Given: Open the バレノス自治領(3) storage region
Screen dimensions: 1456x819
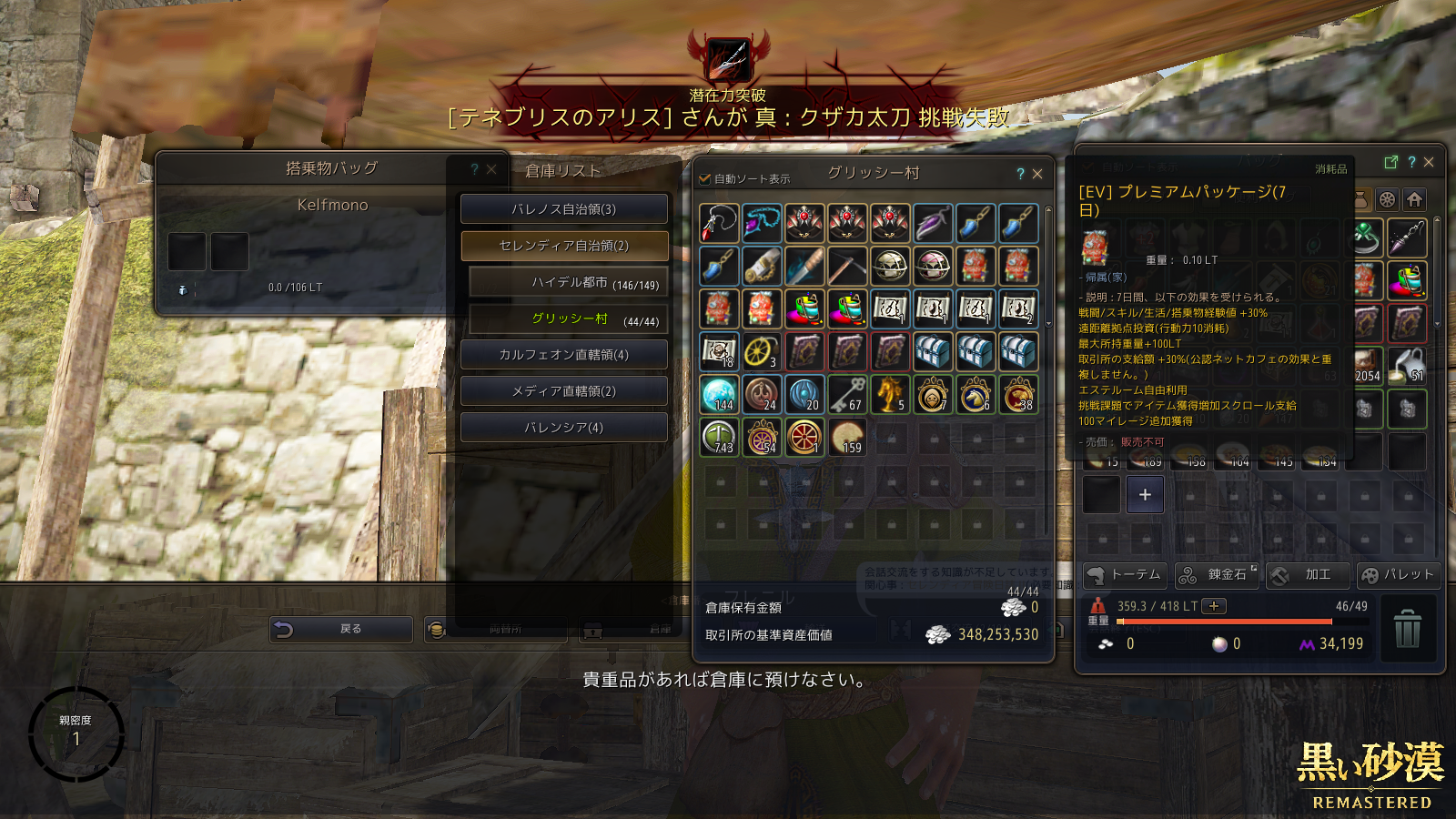Looking at the screenshot, I should tap(563, 209).
